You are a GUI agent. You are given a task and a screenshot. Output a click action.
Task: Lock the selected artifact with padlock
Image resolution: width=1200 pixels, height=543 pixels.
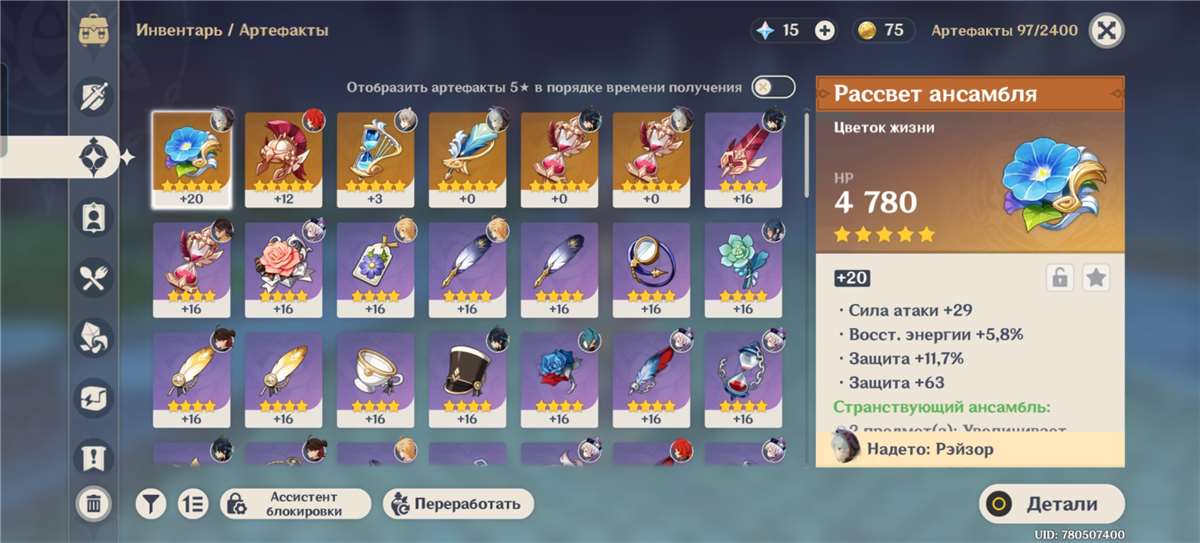(1060, 278)
